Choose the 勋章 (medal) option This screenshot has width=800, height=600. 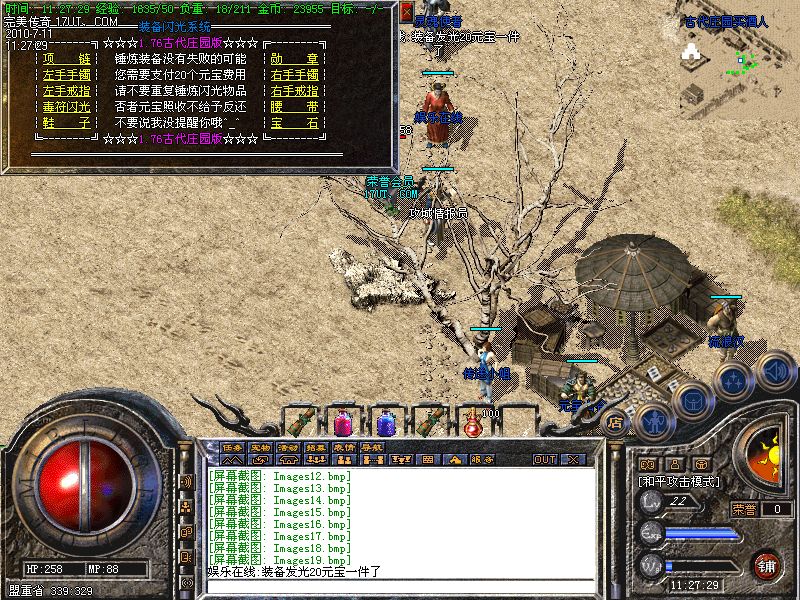(x=294, y=60)
